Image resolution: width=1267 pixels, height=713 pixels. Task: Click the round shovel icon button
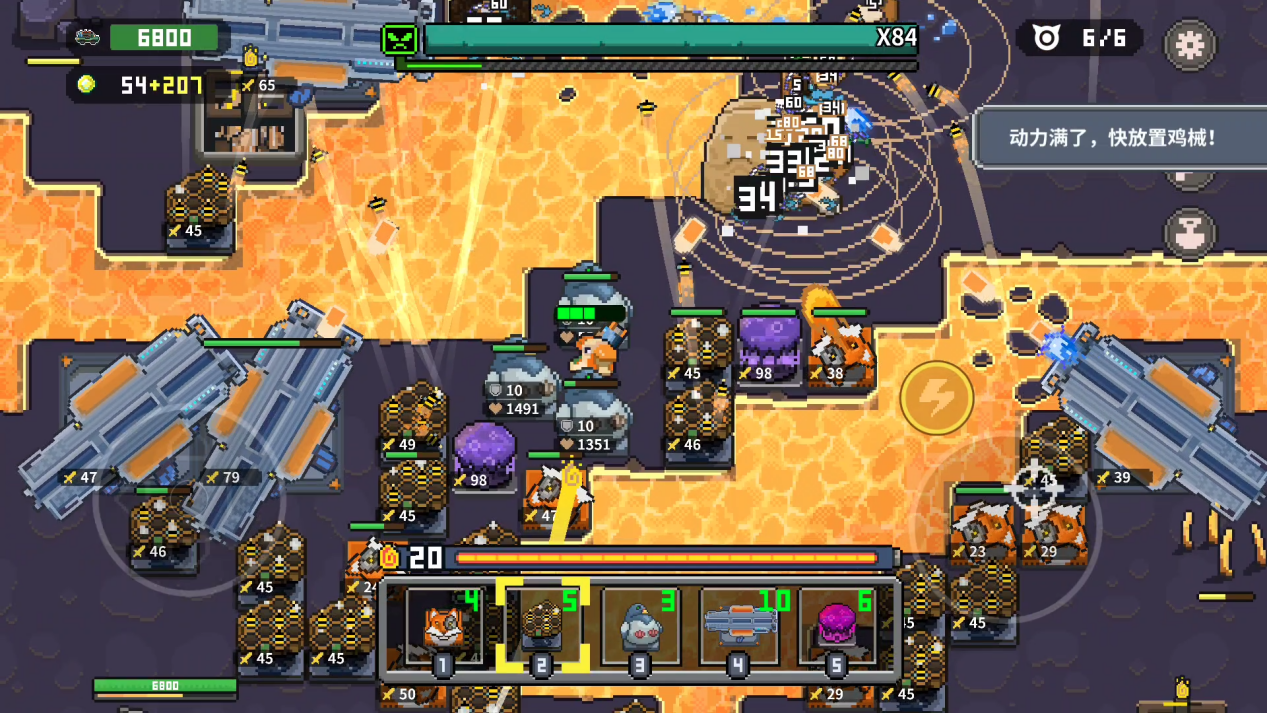coord(1189,232)
